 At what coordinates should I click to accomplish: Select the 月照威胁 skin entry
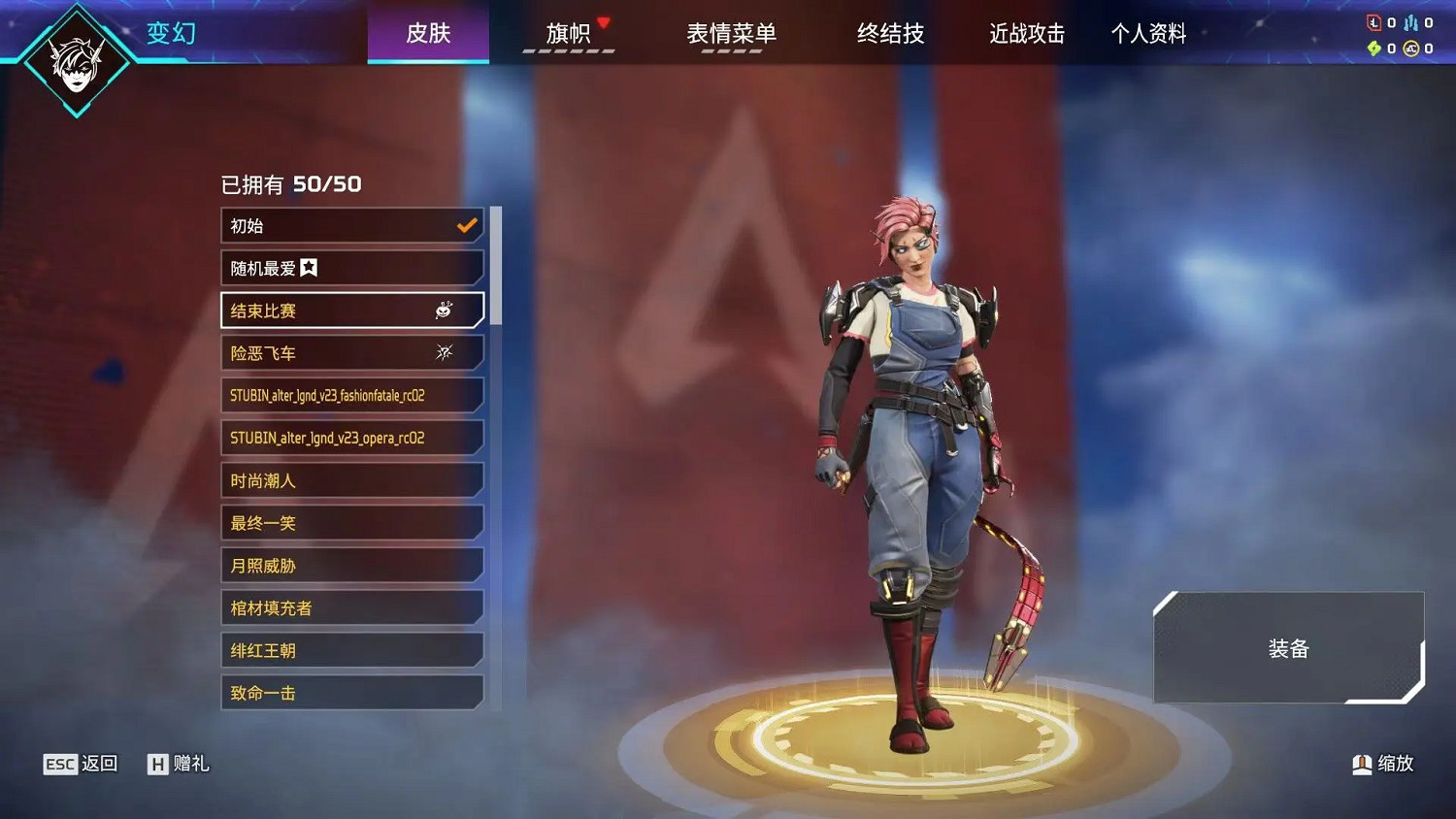point(351,565)
